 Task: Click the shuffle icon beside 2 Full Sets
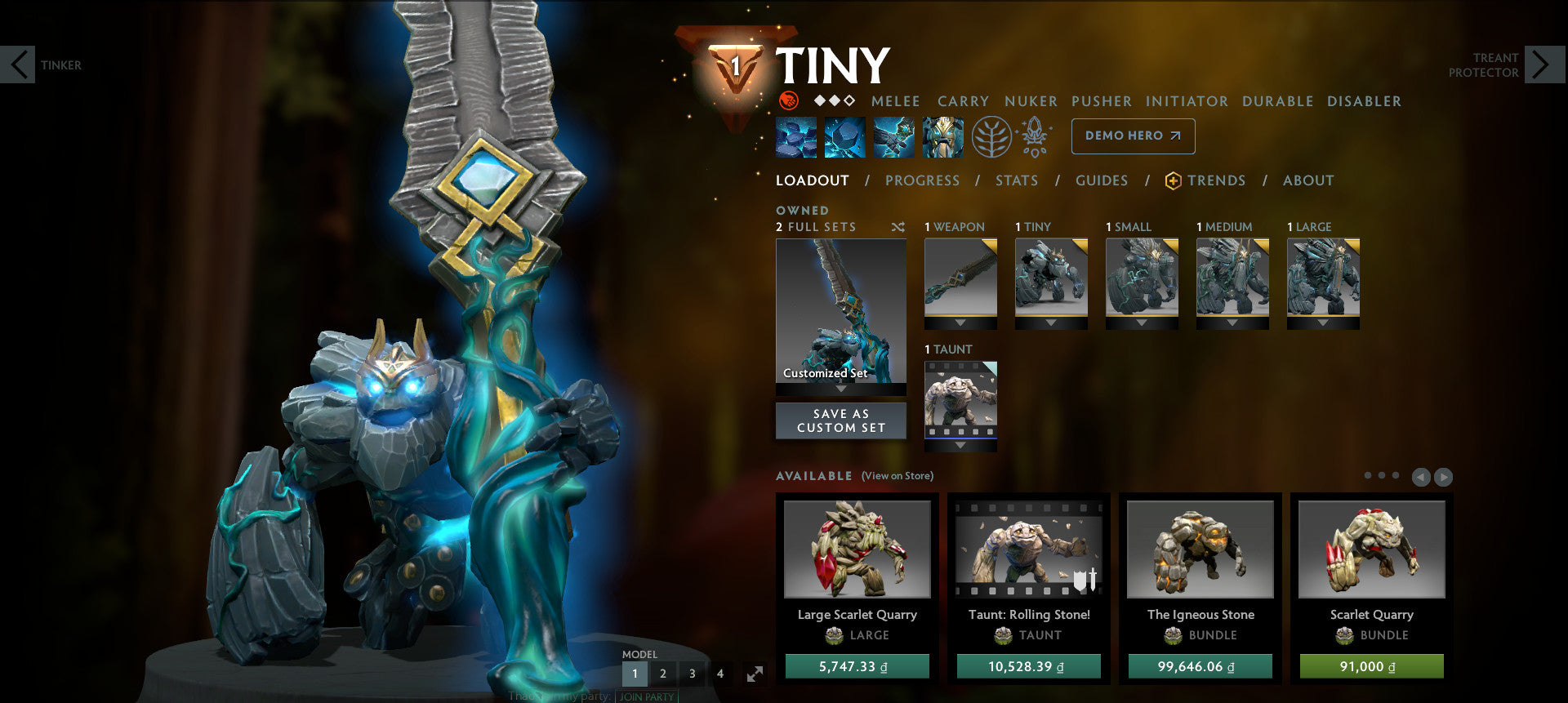click(x=898, y=228)
